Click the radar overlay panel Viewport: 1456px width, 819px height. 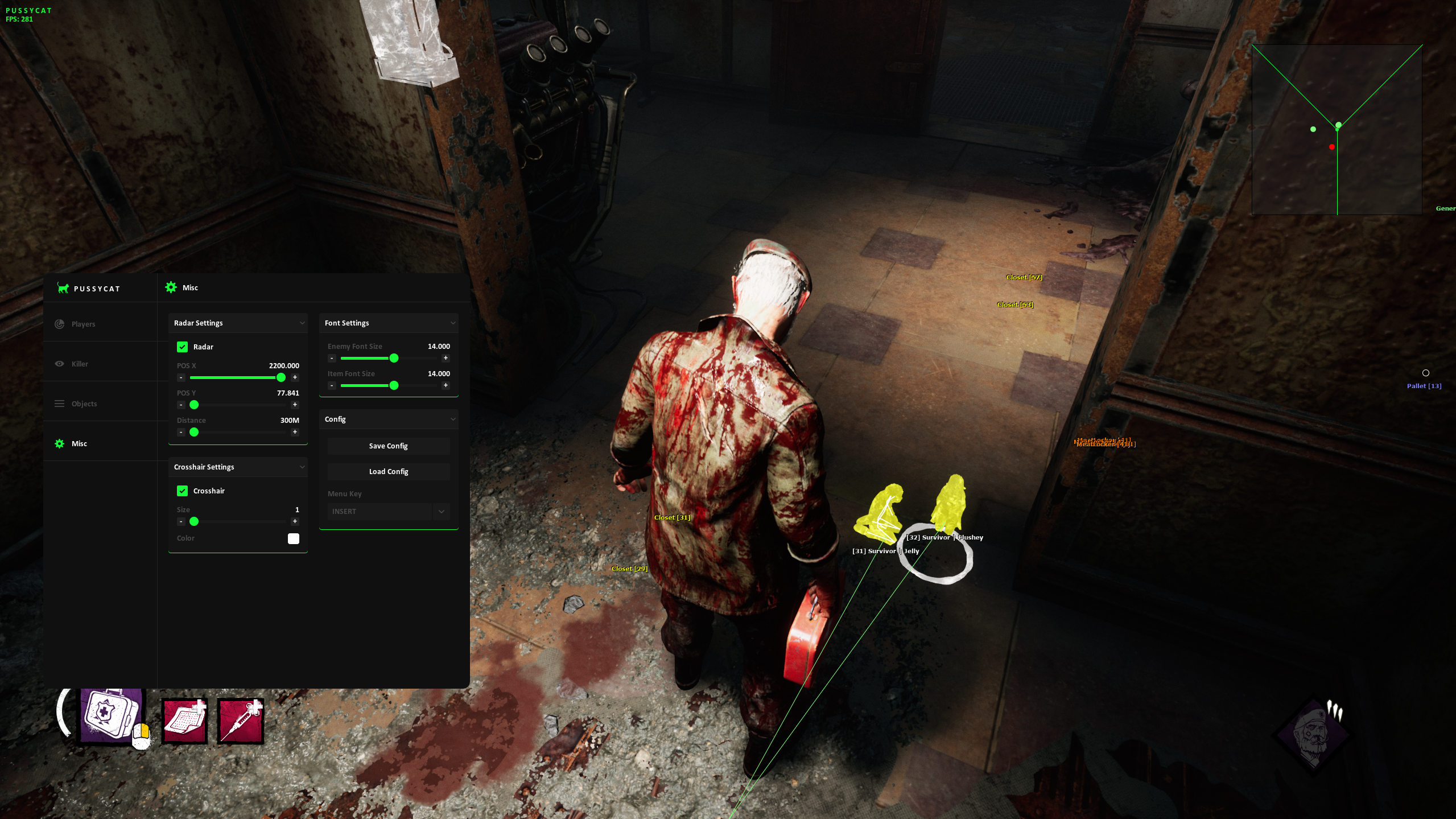click(1337, 130)
